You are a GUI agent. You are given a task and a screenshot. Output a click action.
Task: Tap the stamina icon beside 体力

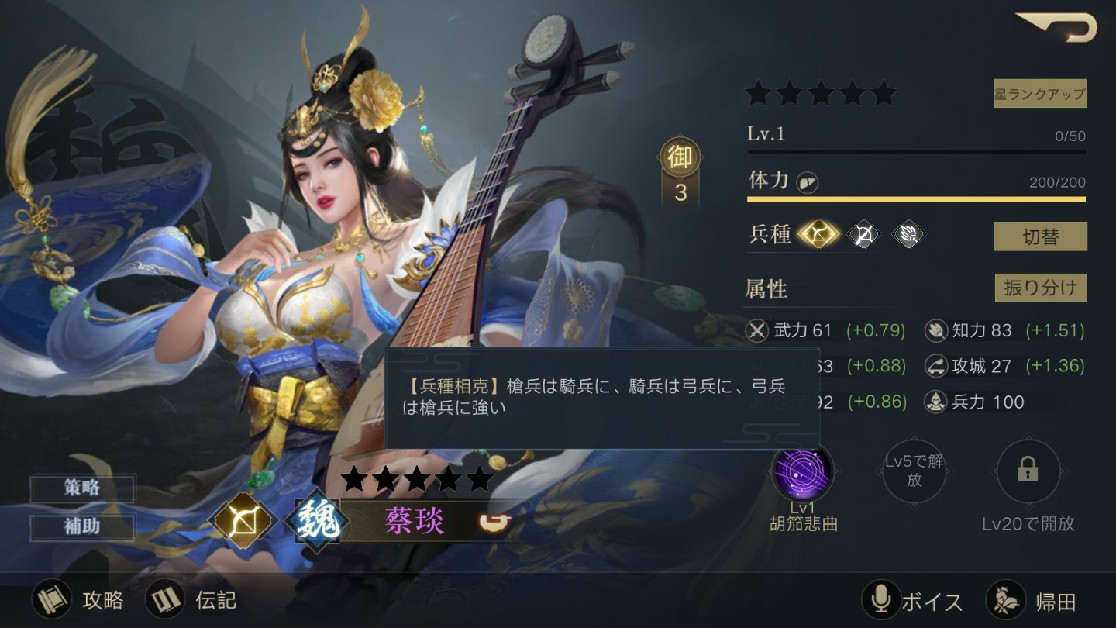pyautogui.click(x=808, y=182)
